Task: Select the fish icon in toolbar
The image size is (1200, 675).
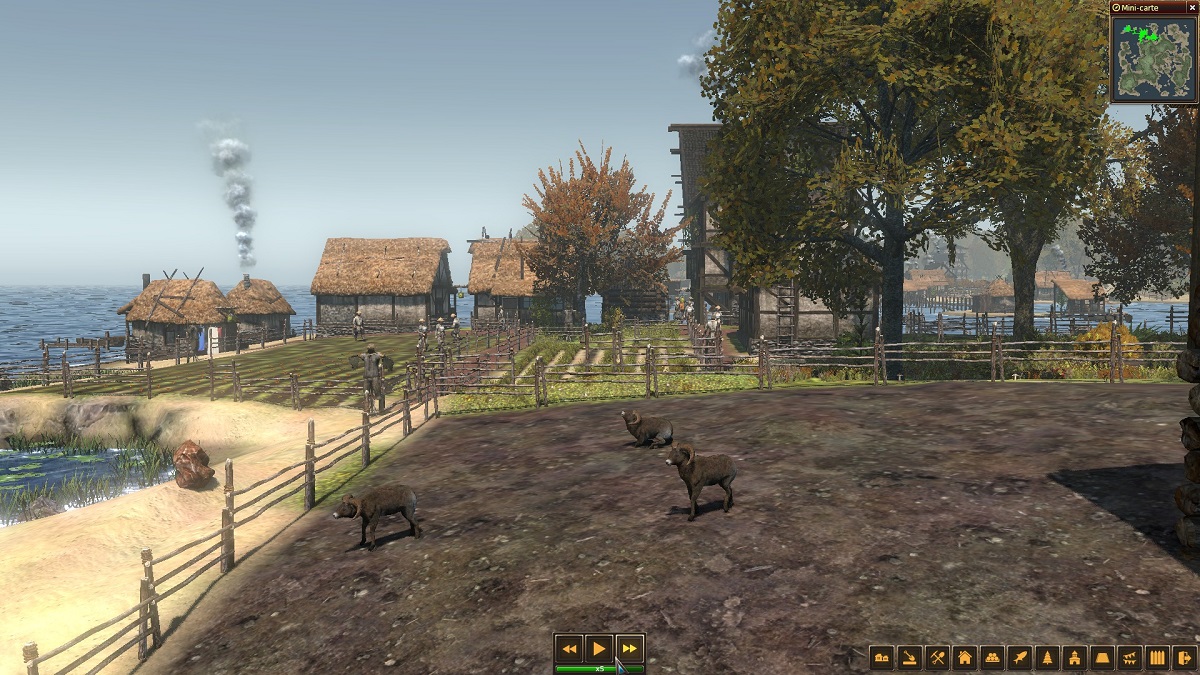Action: [1019, 657]
